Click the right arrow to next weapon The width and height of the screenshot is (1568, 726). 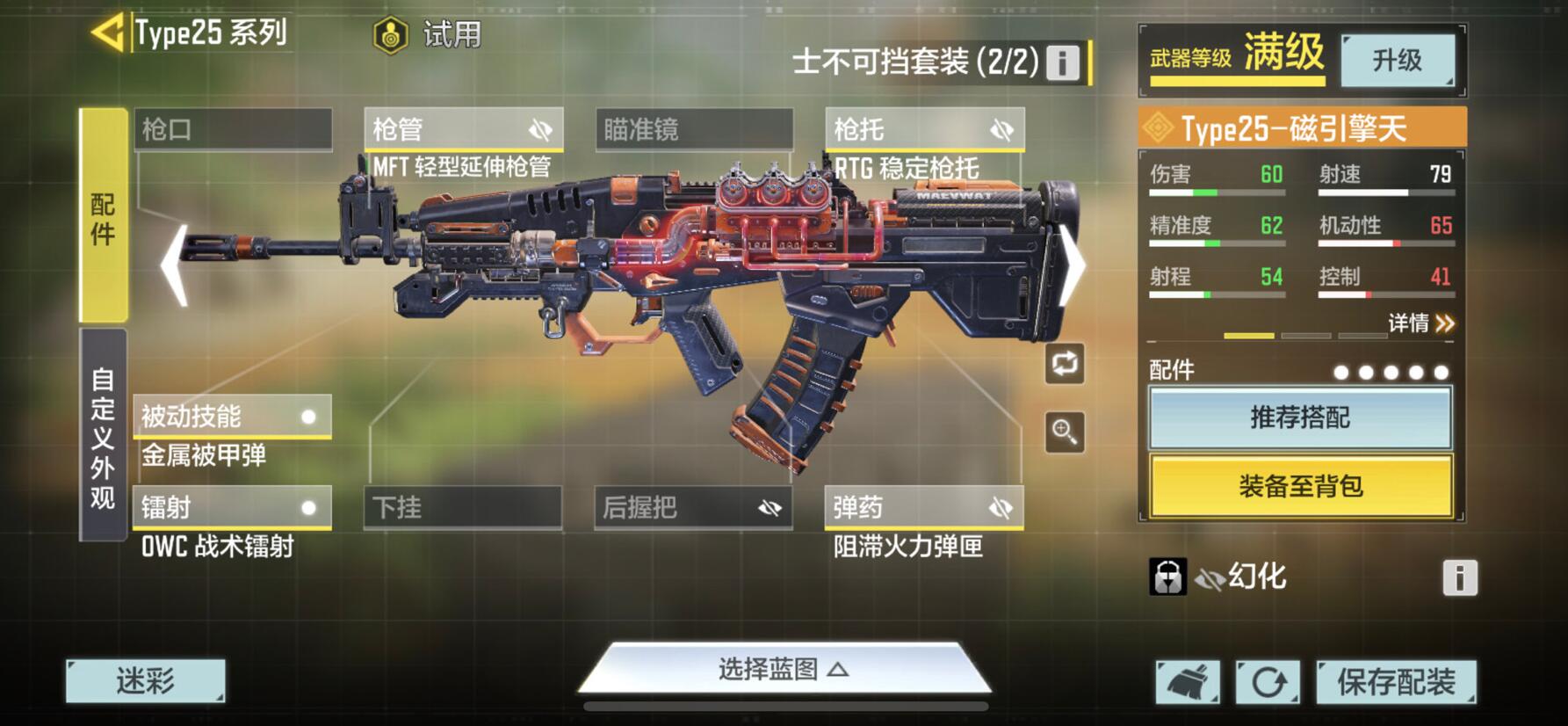[1073, 264]
